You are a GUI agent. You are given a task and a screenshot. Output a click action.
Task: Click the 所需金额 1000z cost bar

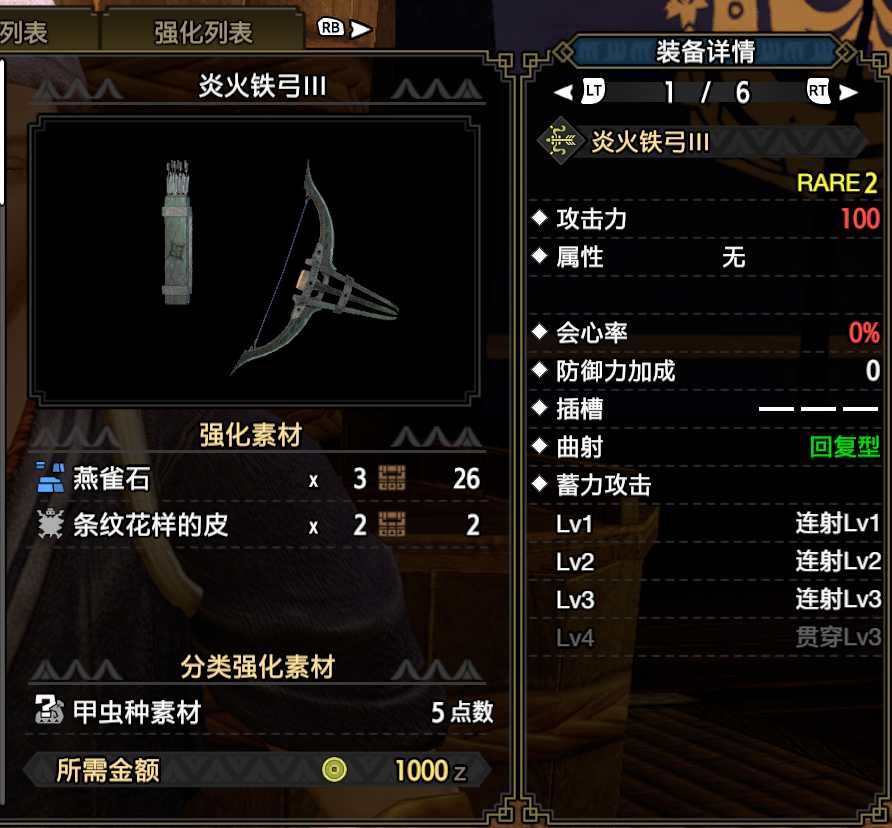point(257,770)
